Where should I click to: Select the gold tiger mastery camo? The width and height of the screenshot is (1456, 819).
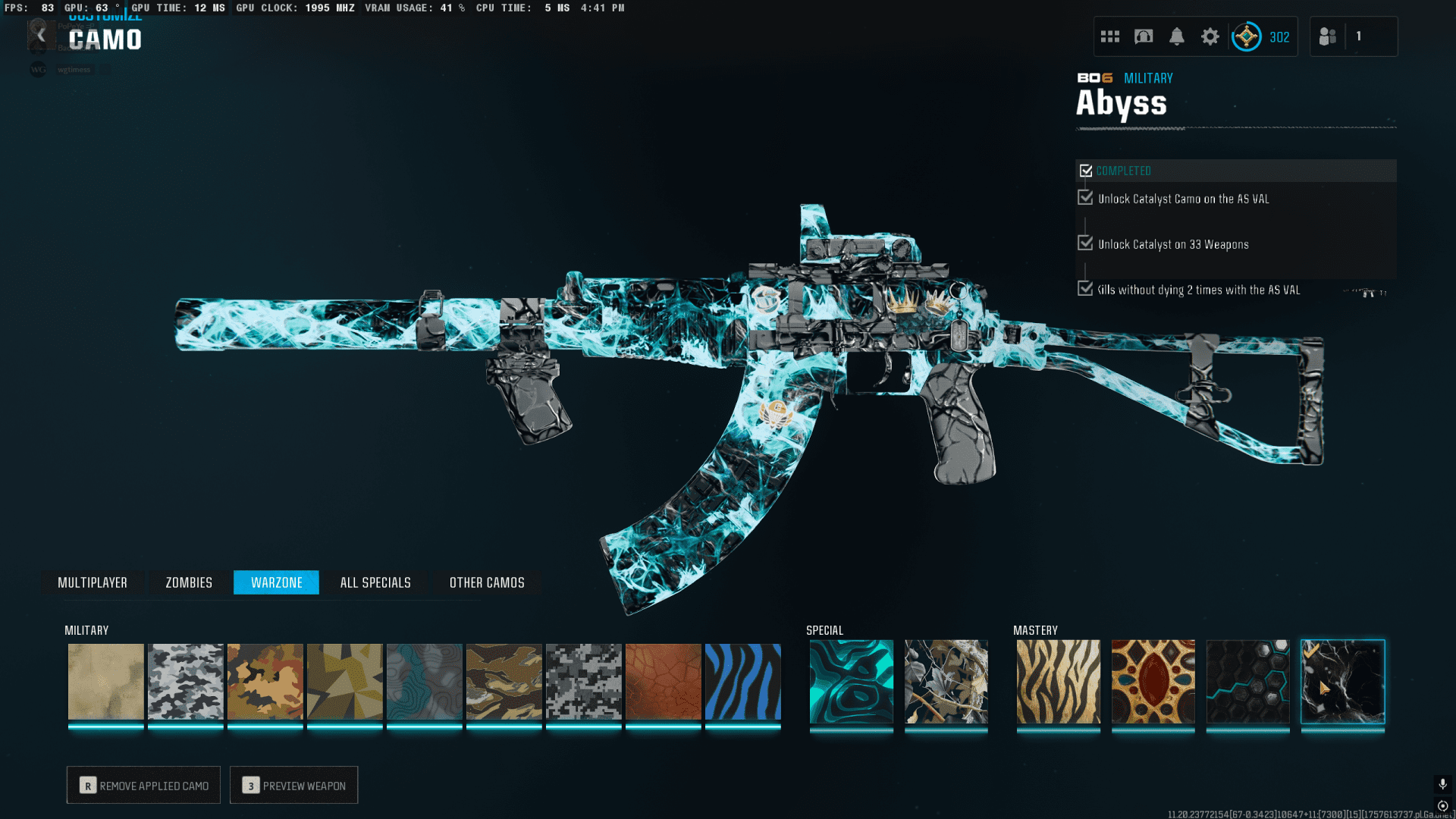tap(1059, 682)
